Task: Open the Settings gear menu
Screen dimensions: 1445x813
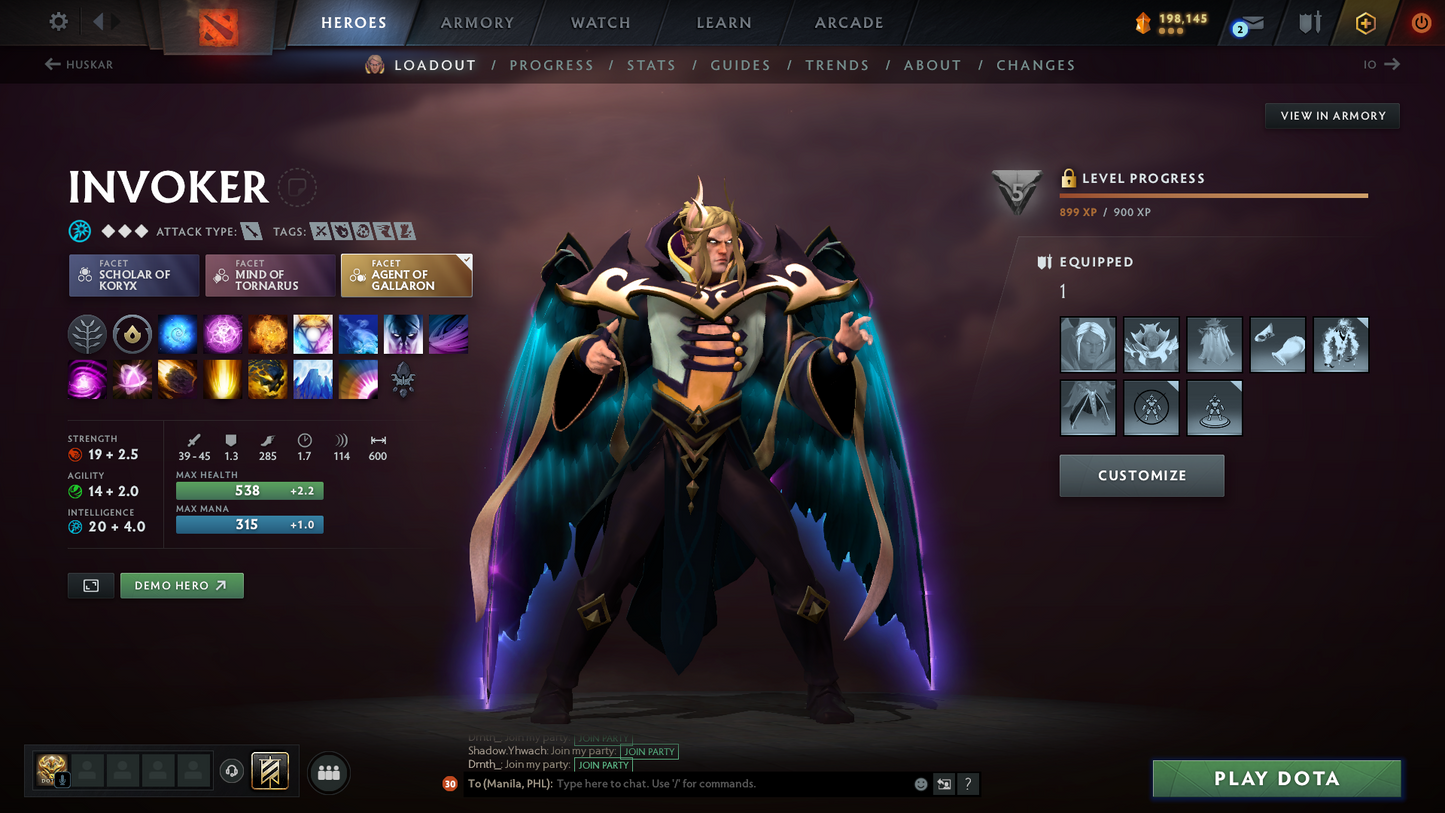Action: click(58, 21)
